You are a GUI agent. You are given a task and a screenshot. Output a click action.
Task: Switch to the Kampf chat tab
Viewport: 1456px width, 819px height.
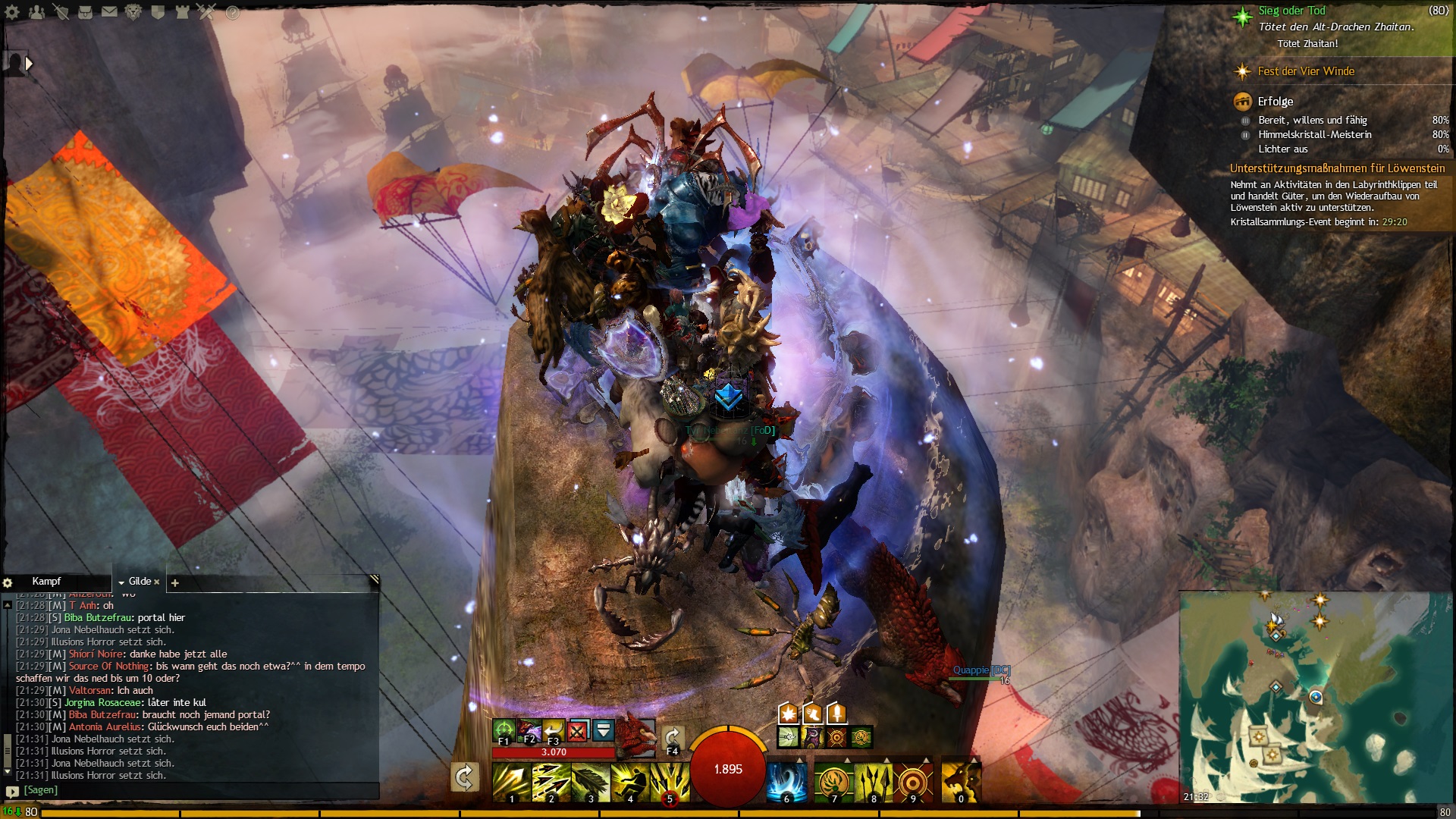click(46, 582)
